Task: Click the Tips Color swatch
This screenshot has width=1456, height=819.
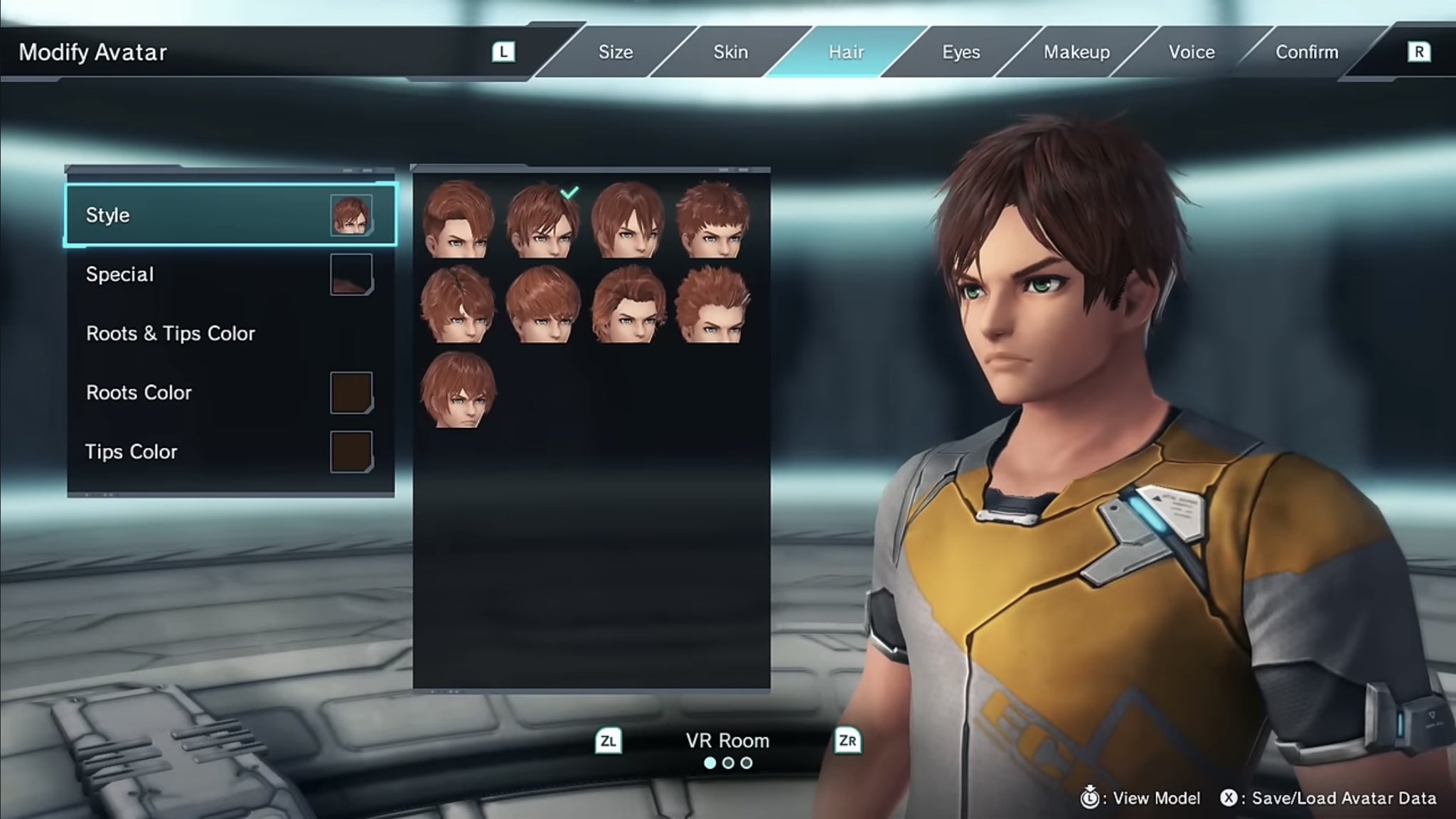Action: coord(351,451)
